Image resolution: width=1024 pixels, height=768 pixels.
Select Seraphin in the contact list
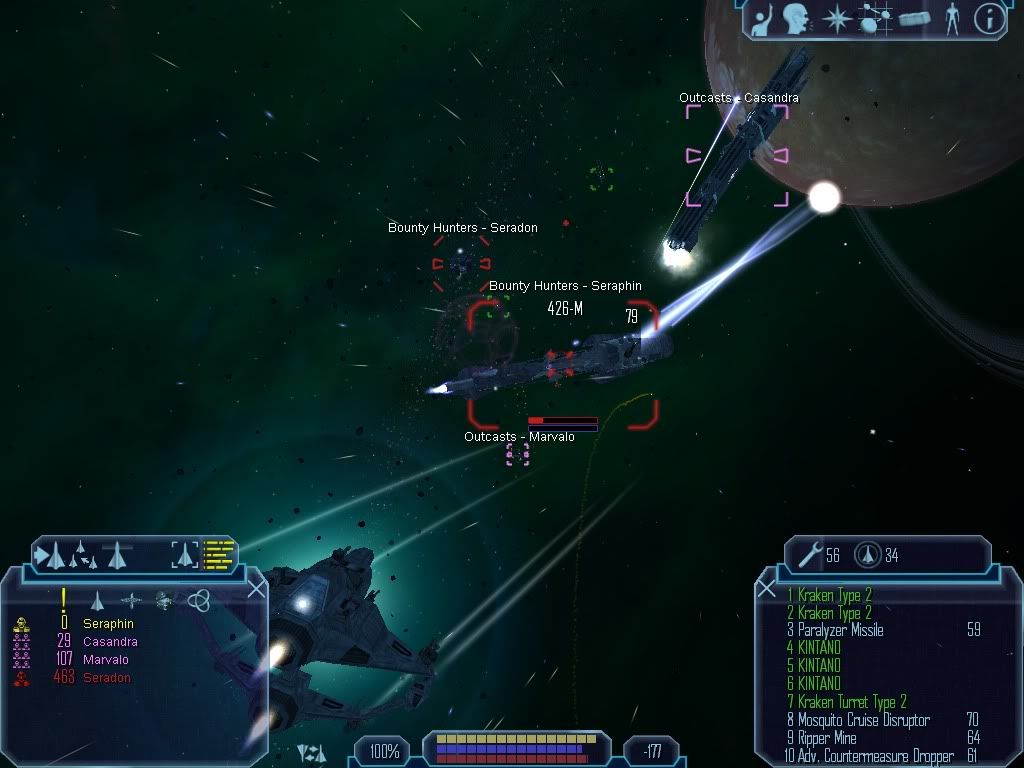tap(108, 624)
